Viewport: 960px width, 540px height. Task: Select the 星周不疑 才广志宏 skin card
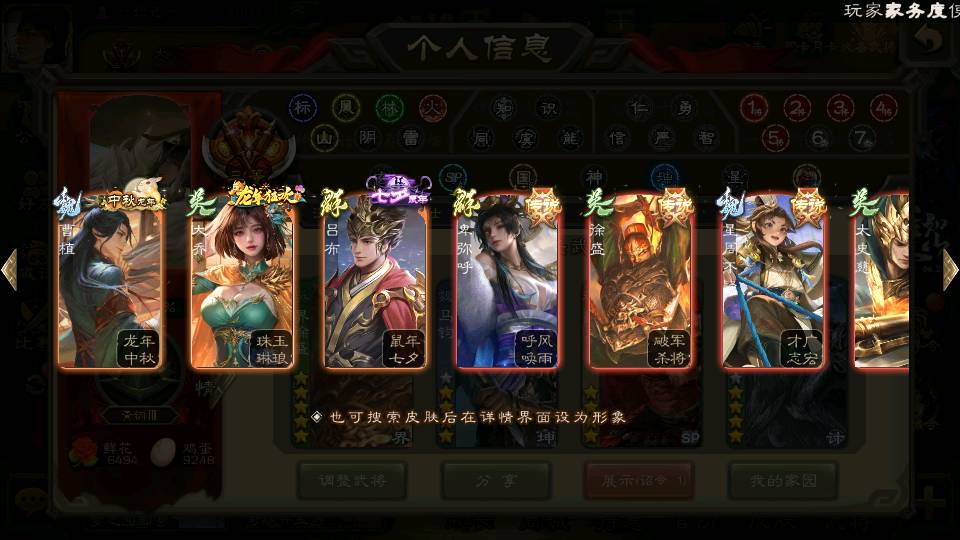click(x=774, y=282)
